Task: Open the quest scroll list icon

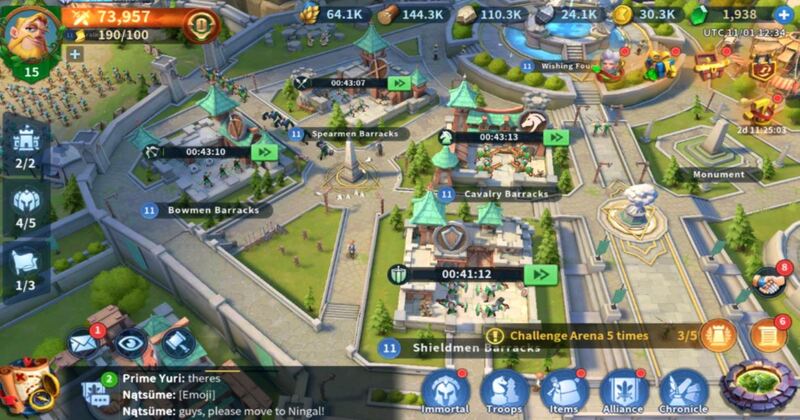Action: (767, 336)
